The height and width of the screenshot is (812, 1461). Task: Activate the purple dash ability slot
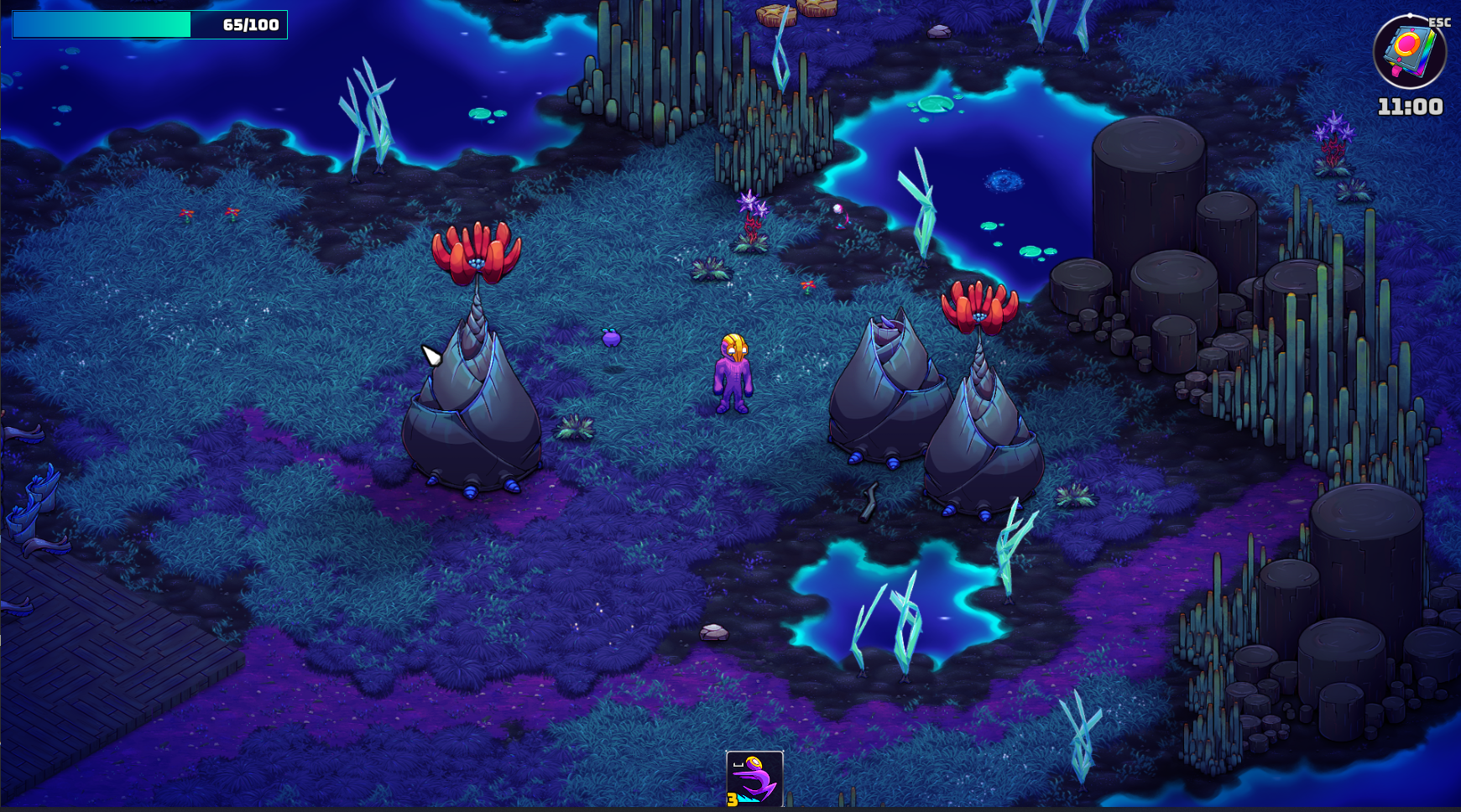754,778
